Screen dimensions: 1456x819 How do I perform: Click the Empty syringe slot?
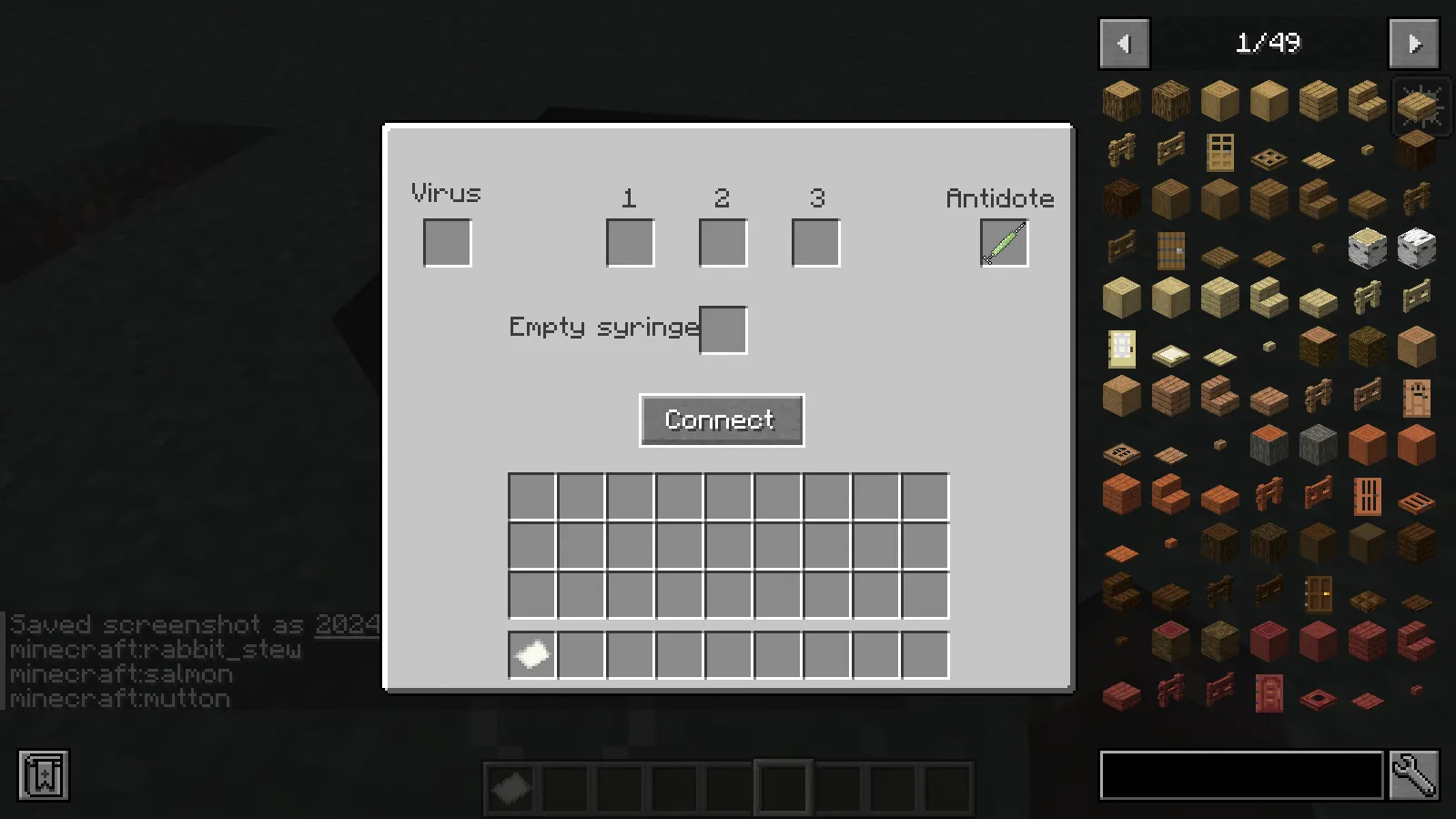[723, 329]
